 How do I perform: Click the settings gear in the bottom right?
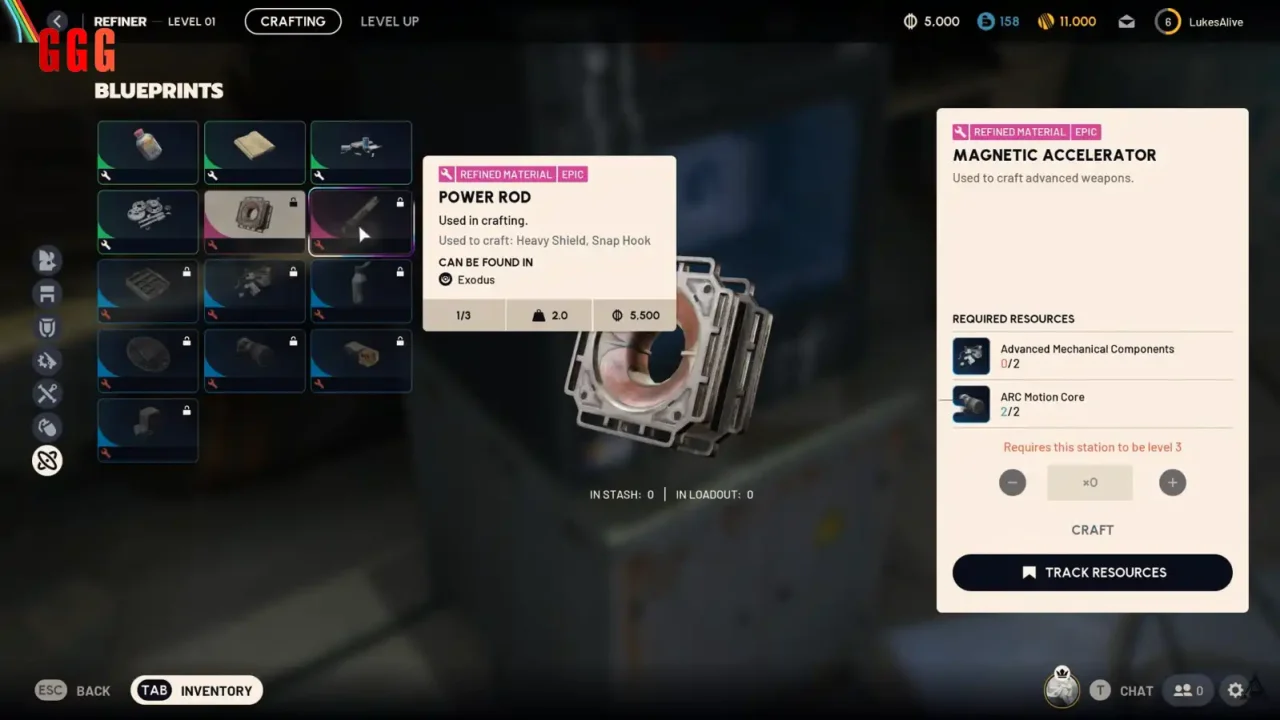[x=1236, y=690]
